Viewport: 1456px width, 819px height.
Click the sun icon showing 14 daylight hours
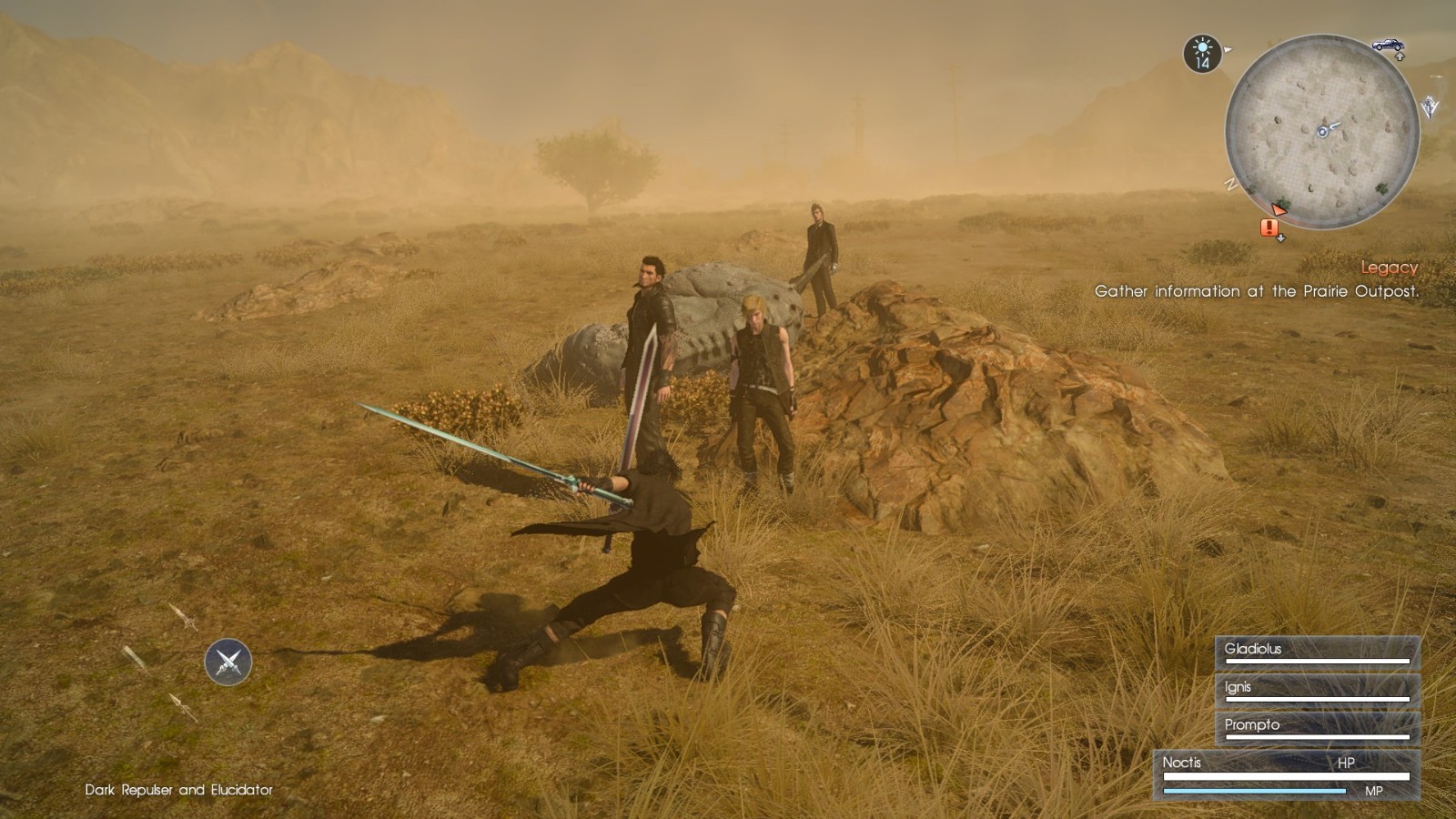[1201, 51]
